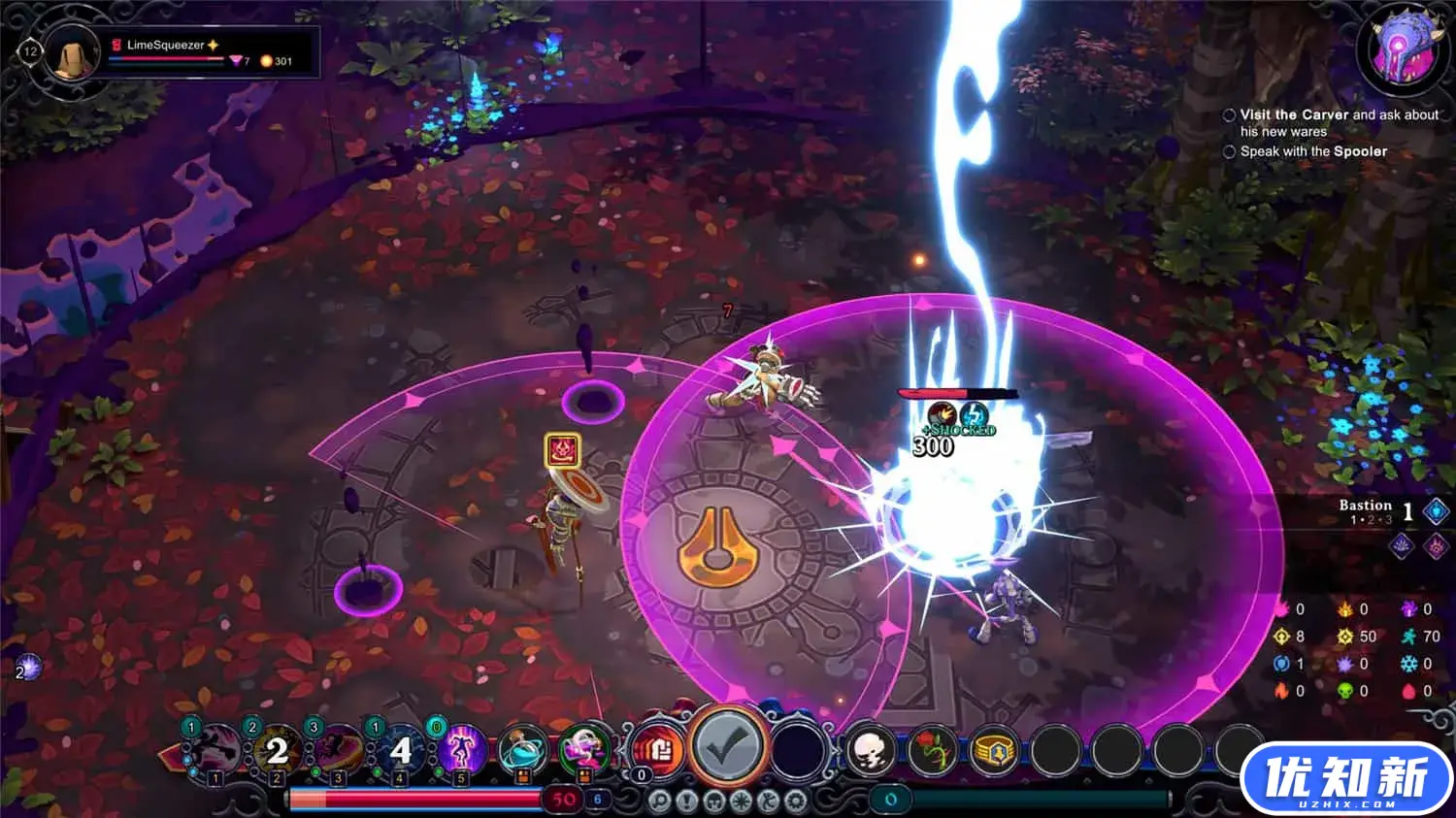Click the green skull poison stat icon
Screen dimensions: 1456x818
(x=1345, y=691)
